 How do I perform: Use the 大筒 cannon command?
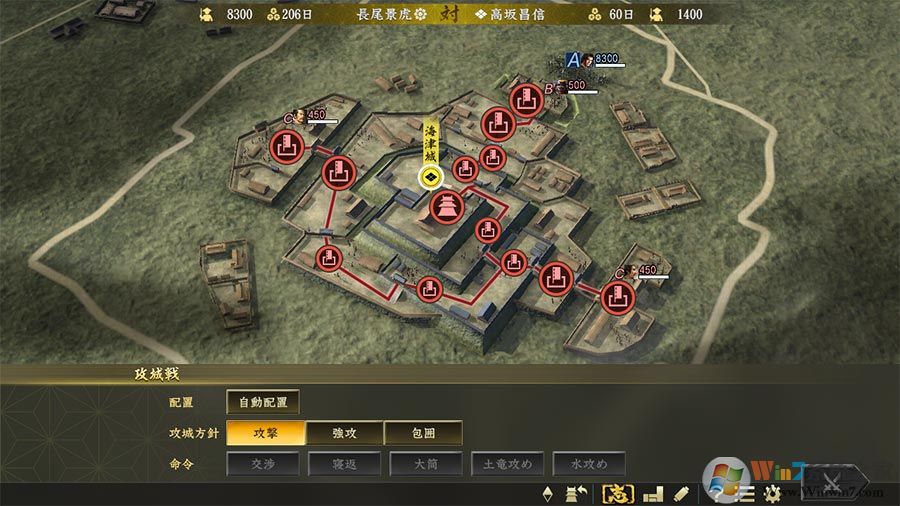(426, 464)
